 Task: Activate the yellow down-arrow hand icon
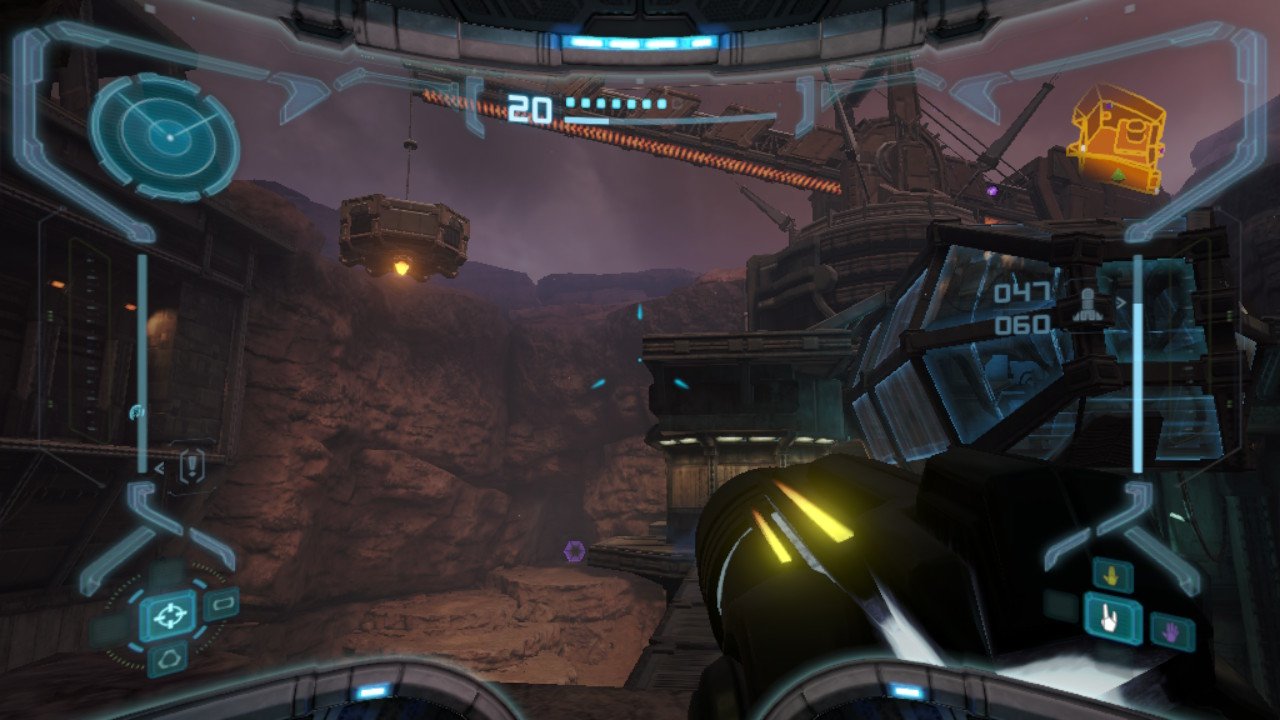pyautogui.click(x=1112, y=575)
